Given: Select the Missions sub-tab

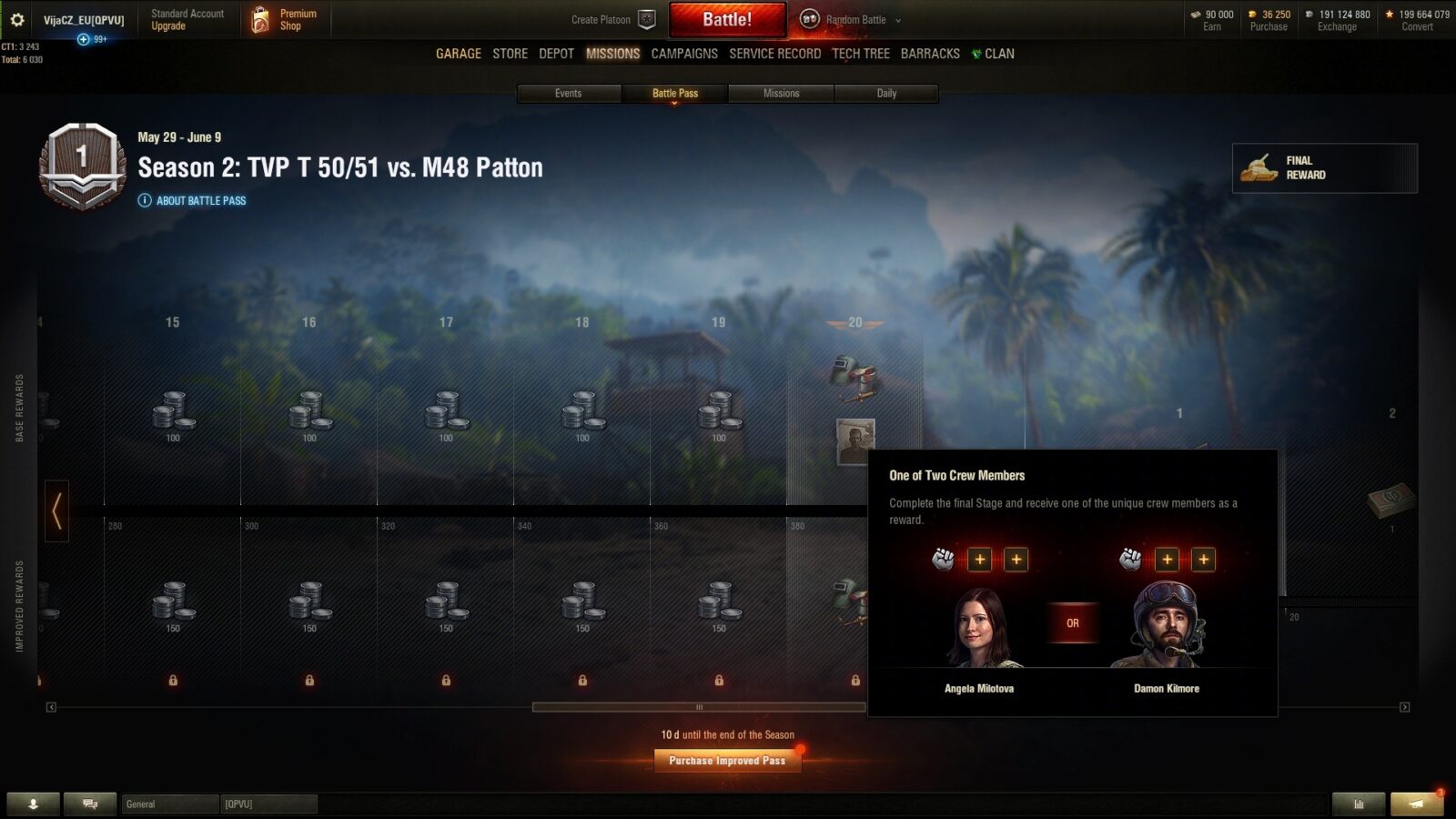Looking at the screenshot, I should pos(781,93).
